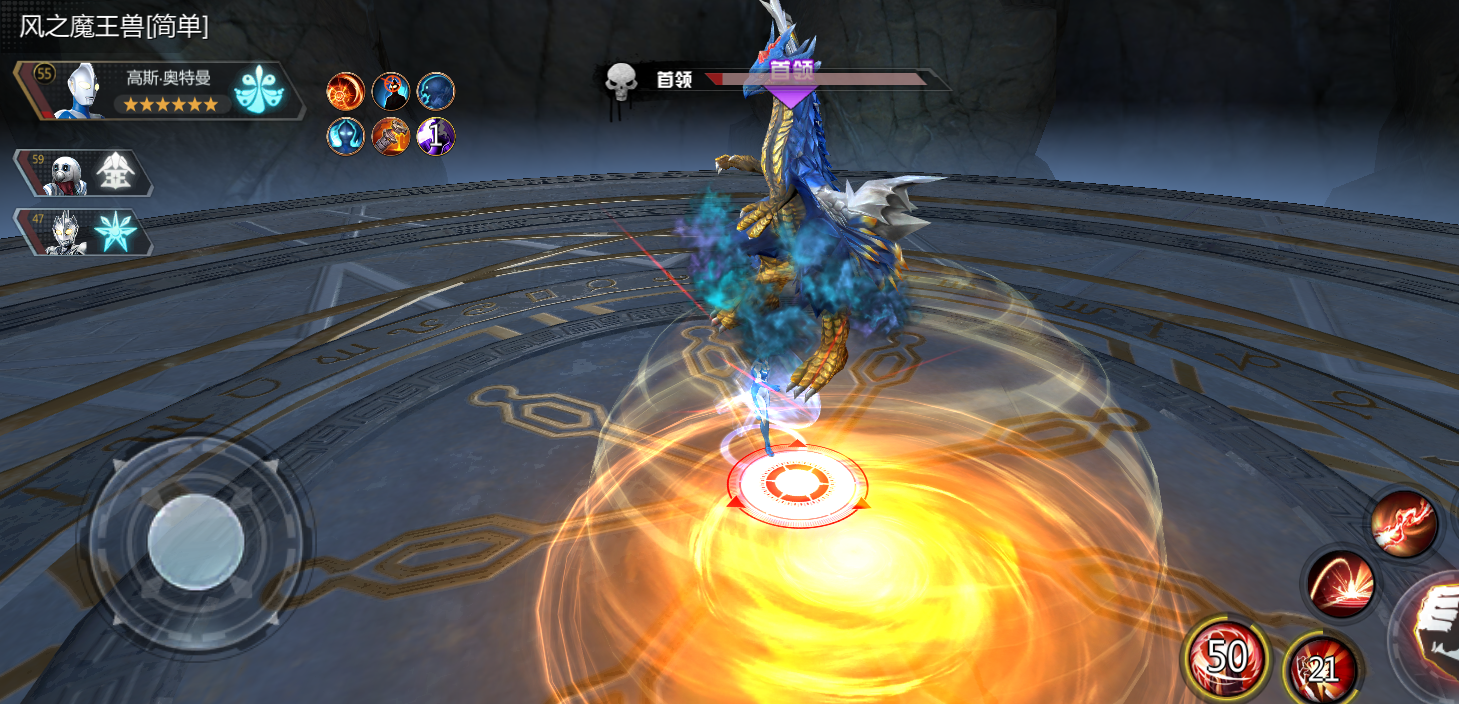This screenshot has width=1459, height=704.
Task: Inspect the purple buff icon numbered 1
Action: click(x=436, y=136)
